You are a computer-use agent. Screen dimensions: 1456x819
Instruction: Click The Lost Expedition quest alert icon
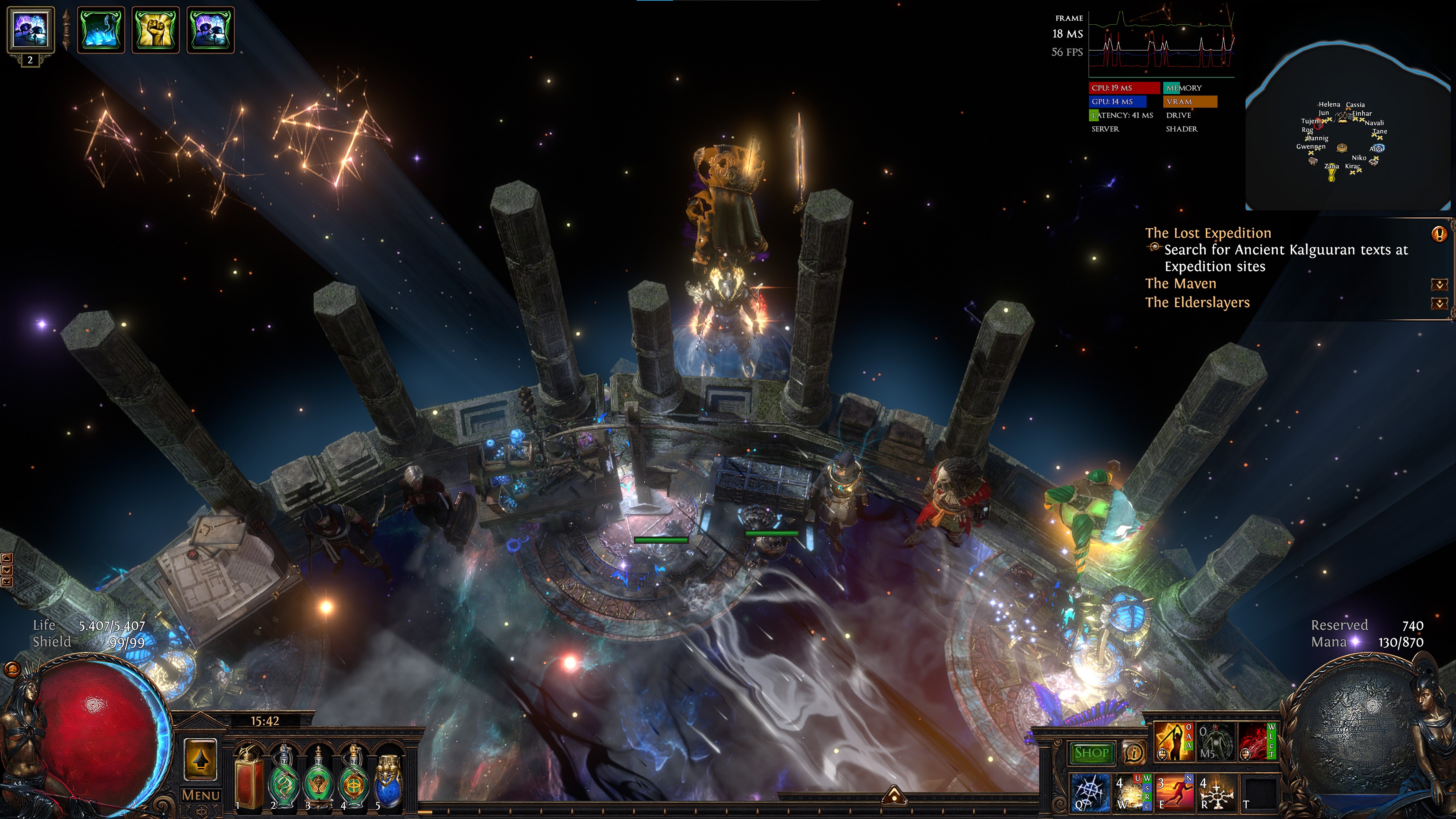coord(1439,234)
